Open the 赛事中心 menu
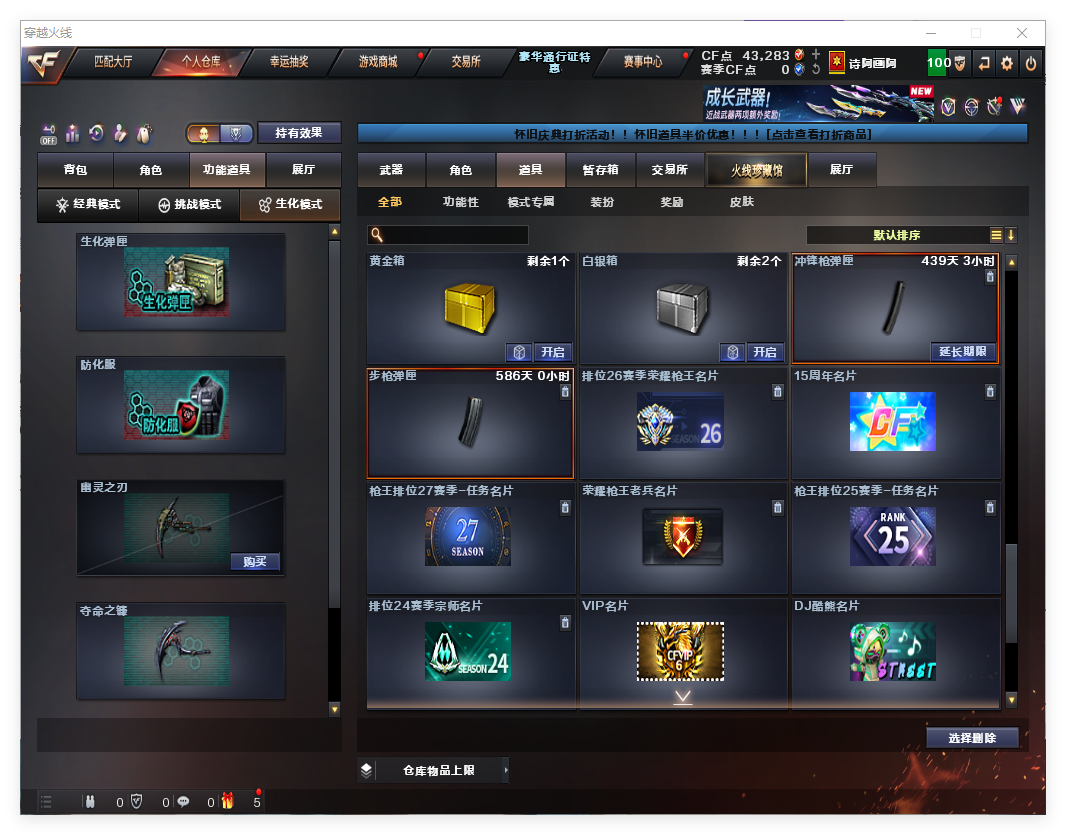The image size is (1066, 835). [642, 62]
